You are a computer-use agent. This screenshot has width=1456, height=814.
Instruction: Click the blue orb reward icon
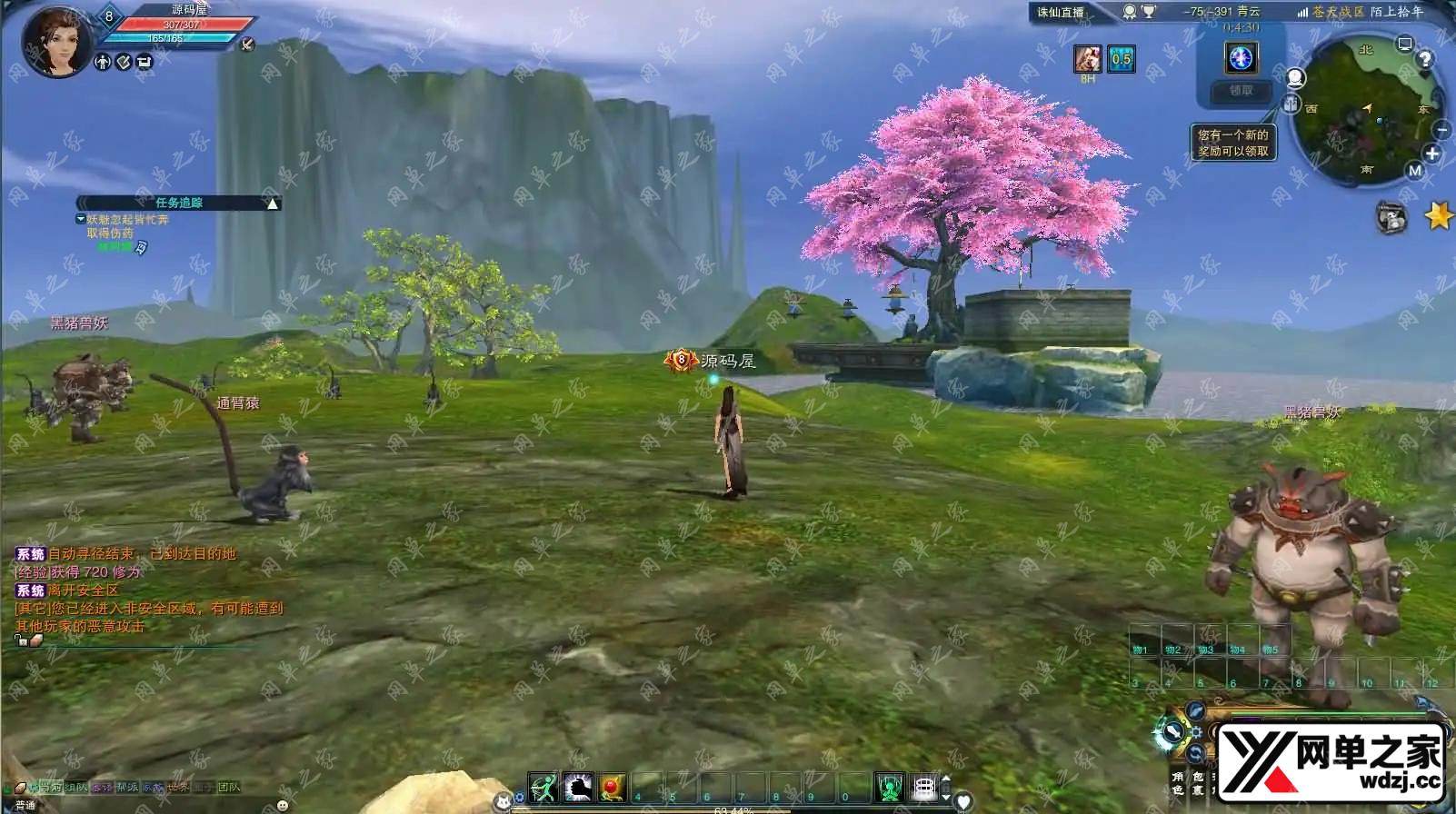pyautogui.click(x=1241, y=58)
